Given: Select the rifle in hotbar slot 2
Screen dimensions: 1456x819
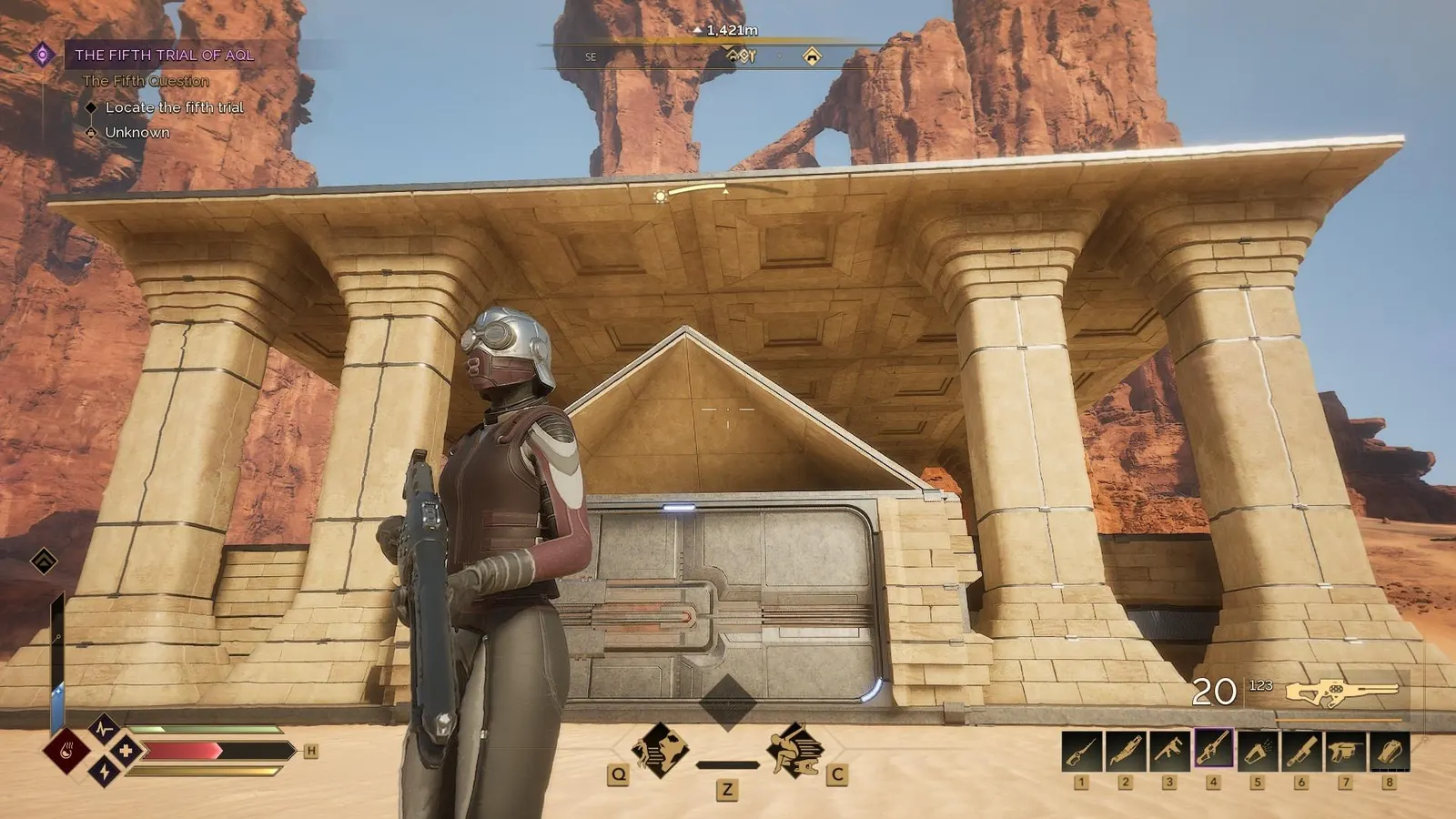Looking at the screenshot, I should click(x=1126, y=749).
